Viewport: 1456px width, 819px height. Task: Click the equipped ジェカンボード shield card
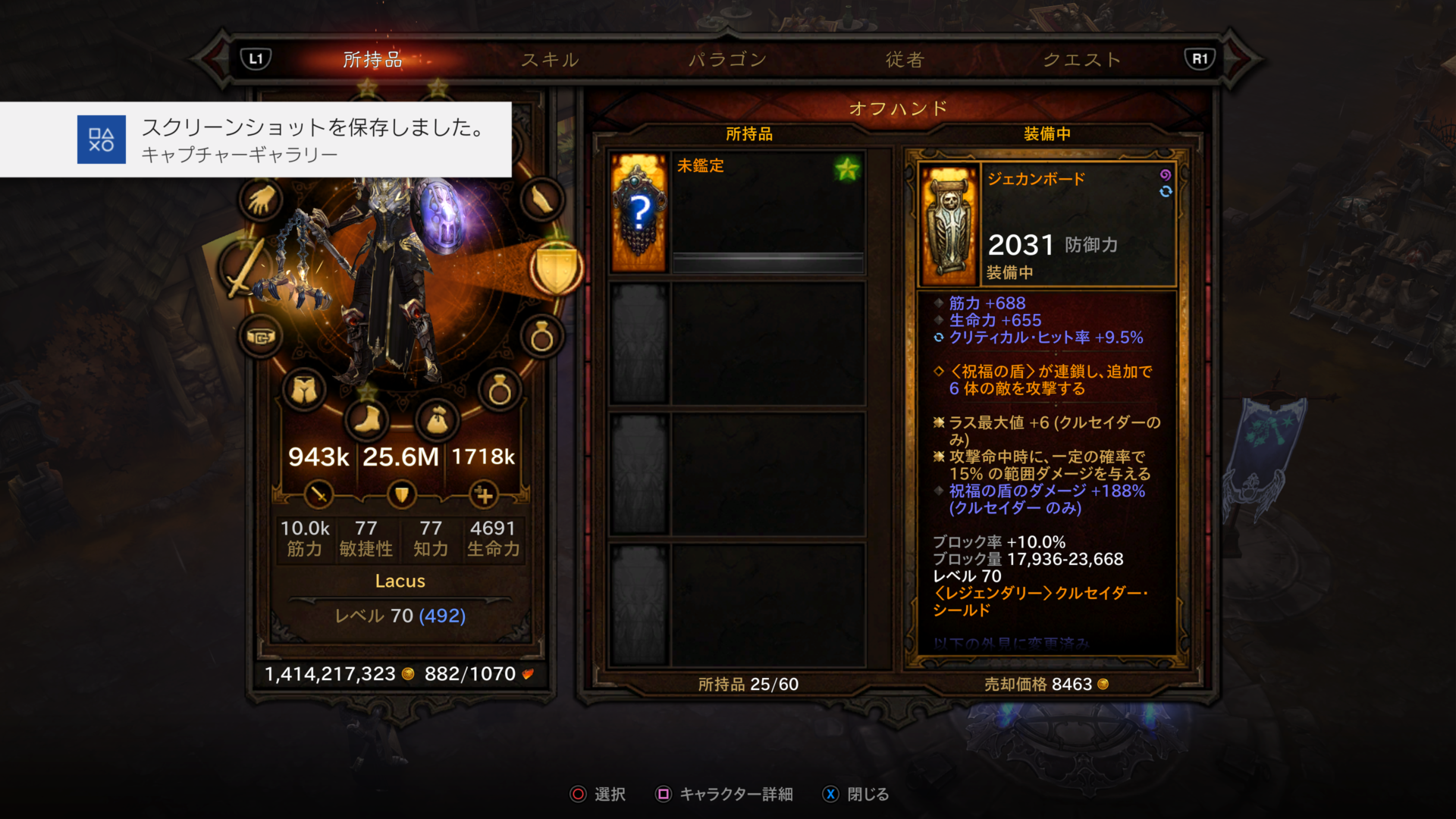pos(1046,224)
